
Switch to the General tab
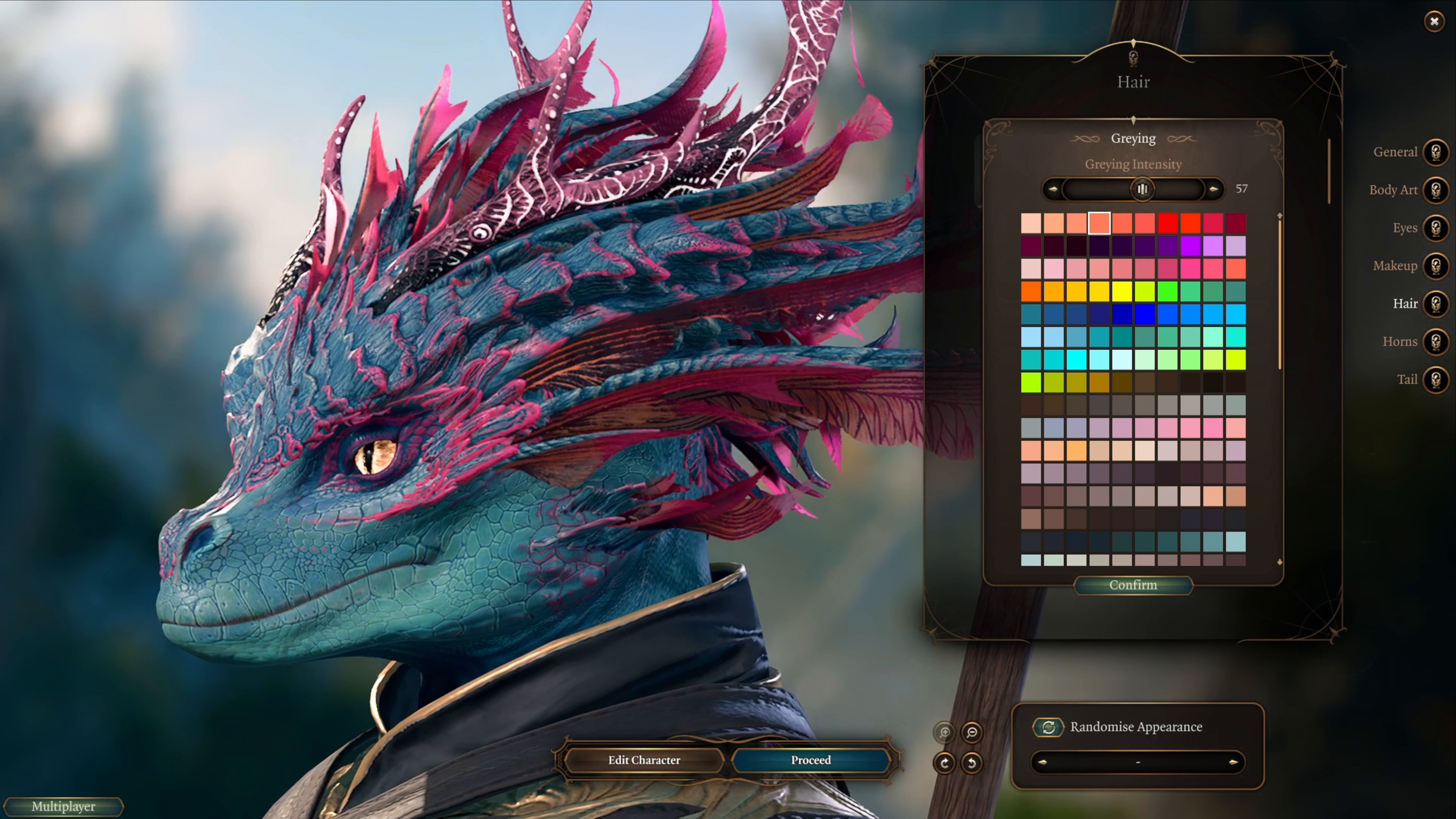point(1437,152)
